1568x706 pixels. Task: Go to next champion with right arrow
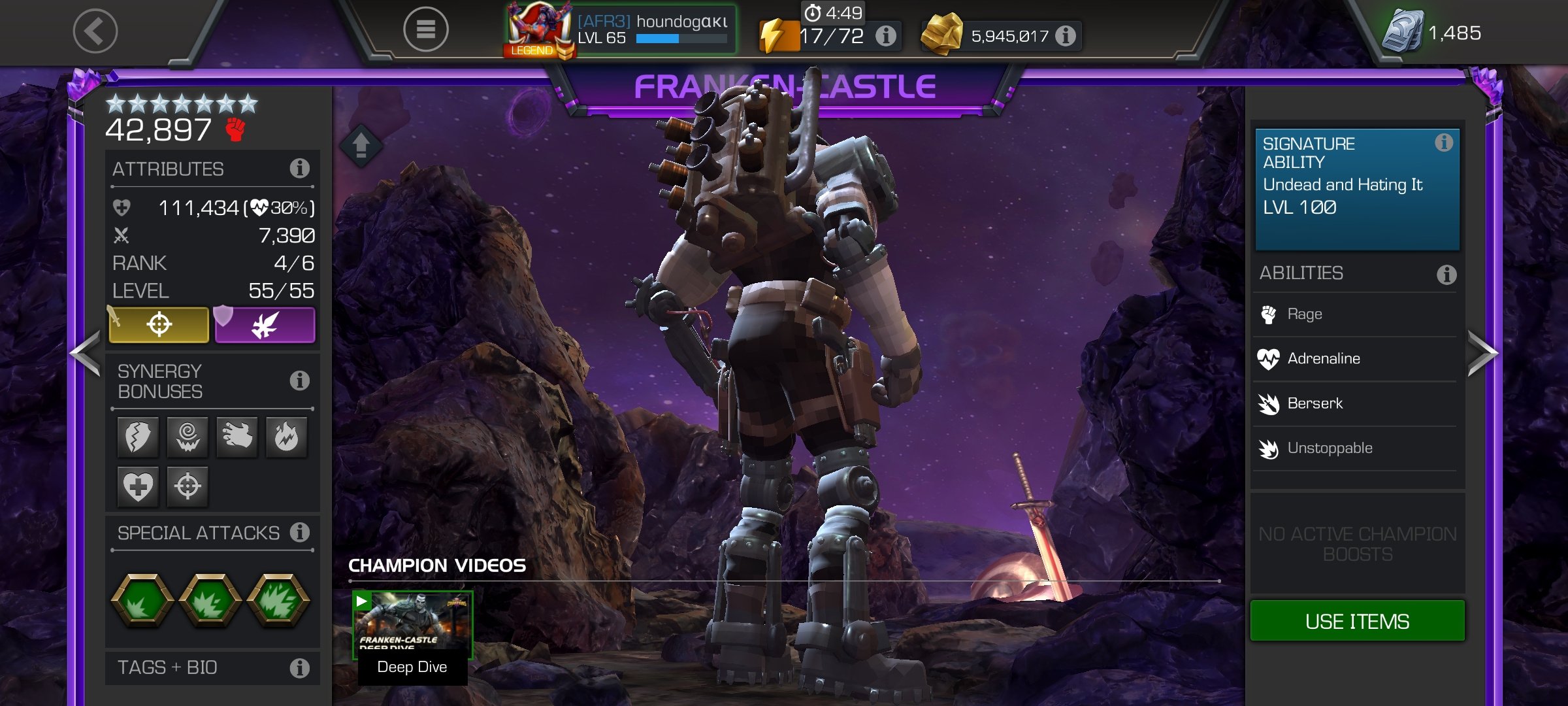pos(1482,354)
